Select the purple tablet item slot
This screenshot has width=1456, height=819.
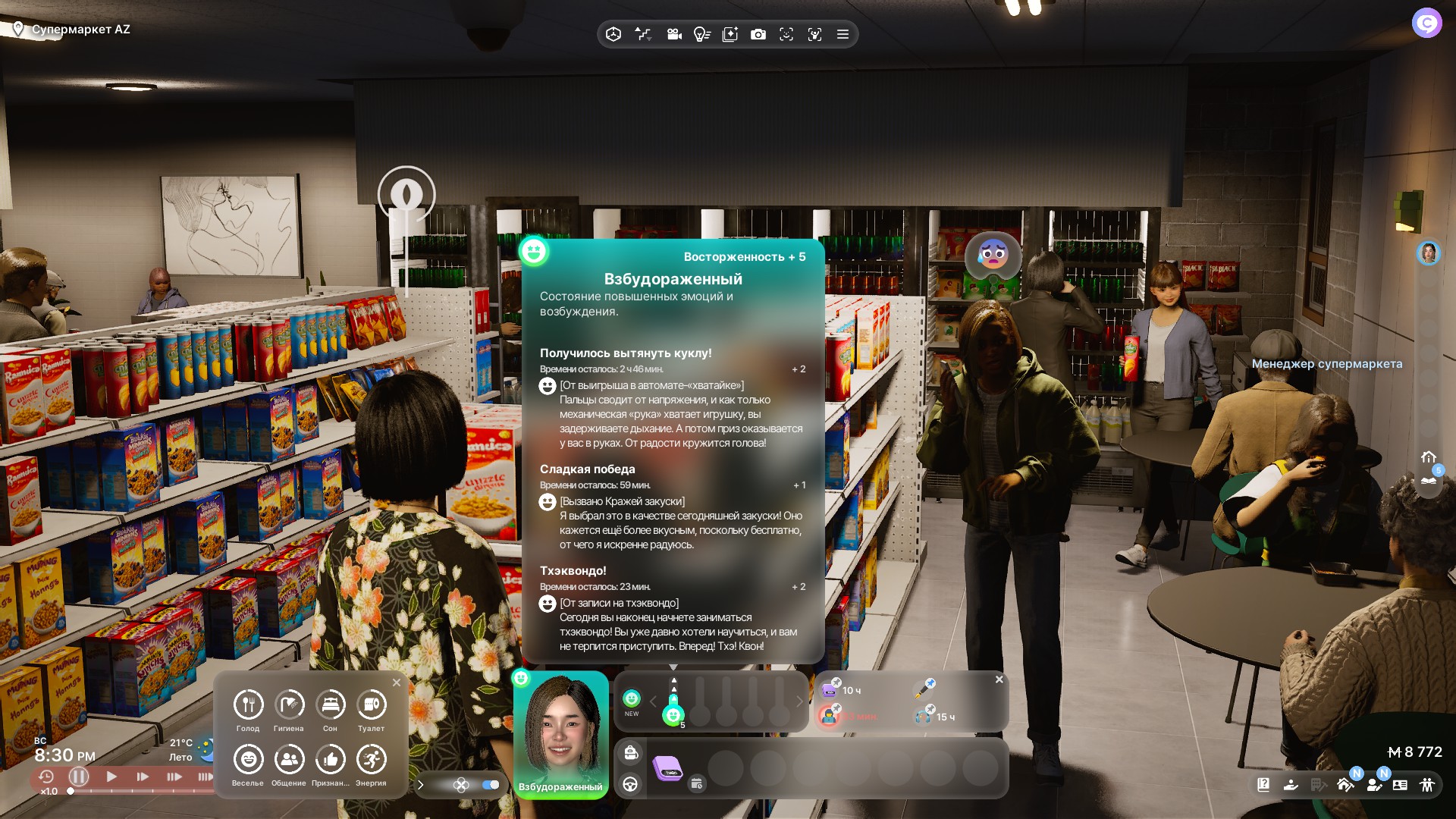(667, 768)
